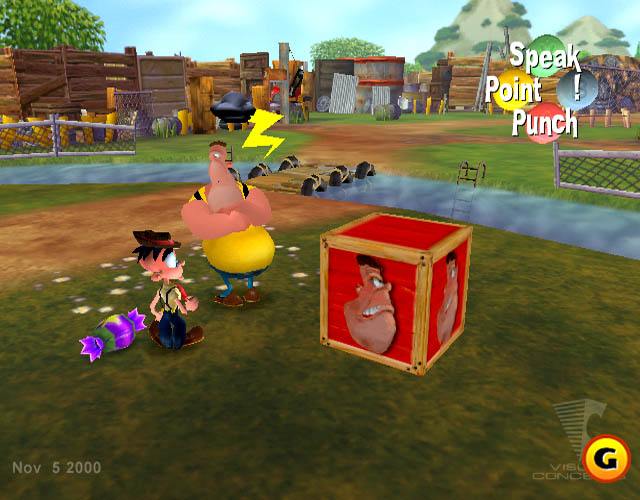The width and height of the screenshot is (640, 500).
Task: Choose the green Speak action
Action: (545, 56)
